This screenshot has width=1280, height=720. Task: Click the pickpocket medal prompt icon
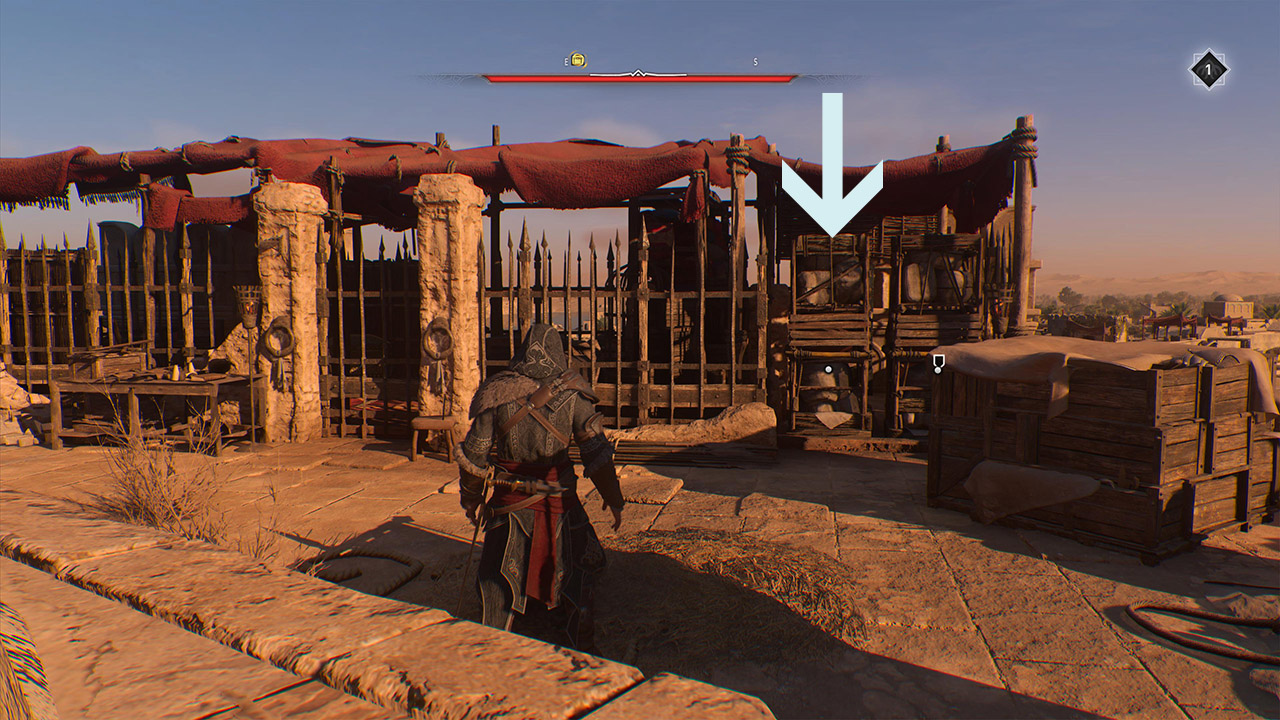938,361
